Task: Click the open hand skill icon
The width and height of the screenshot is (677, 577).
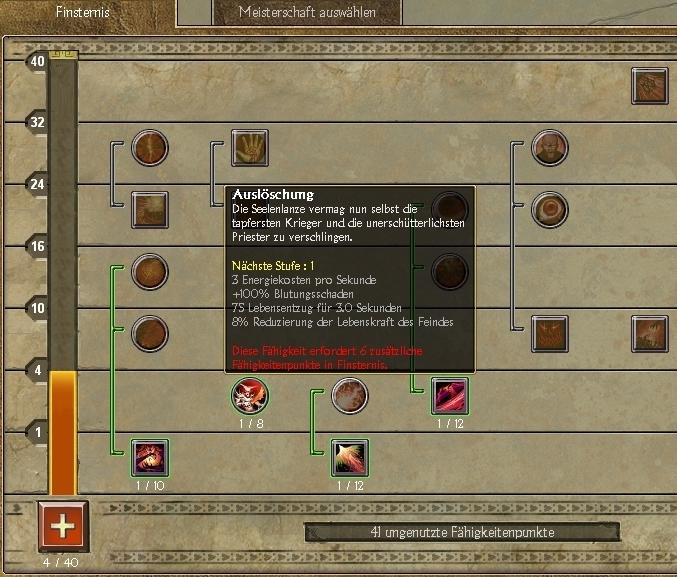Action: pos(250,148)
